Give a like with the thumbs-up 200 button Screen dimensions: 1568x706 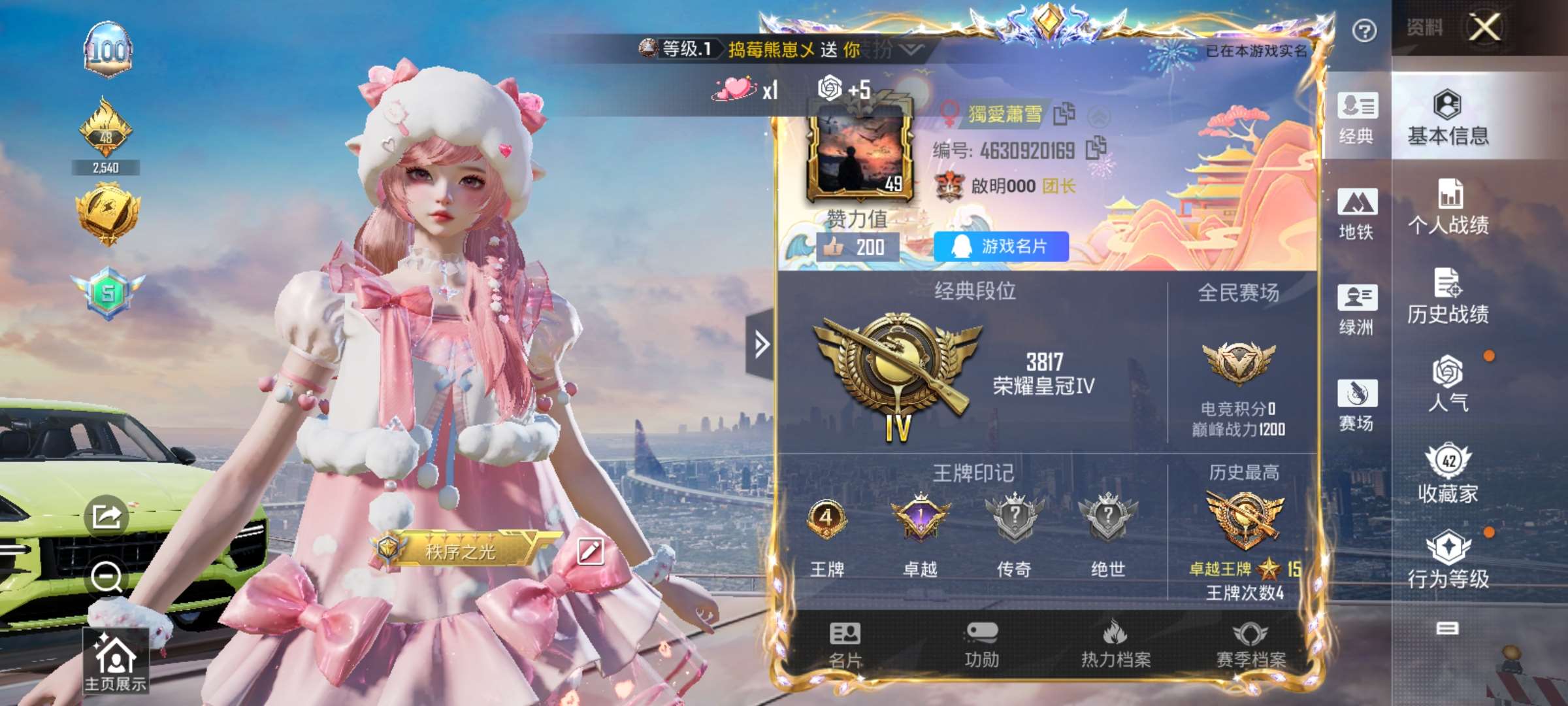pos(857,247)
